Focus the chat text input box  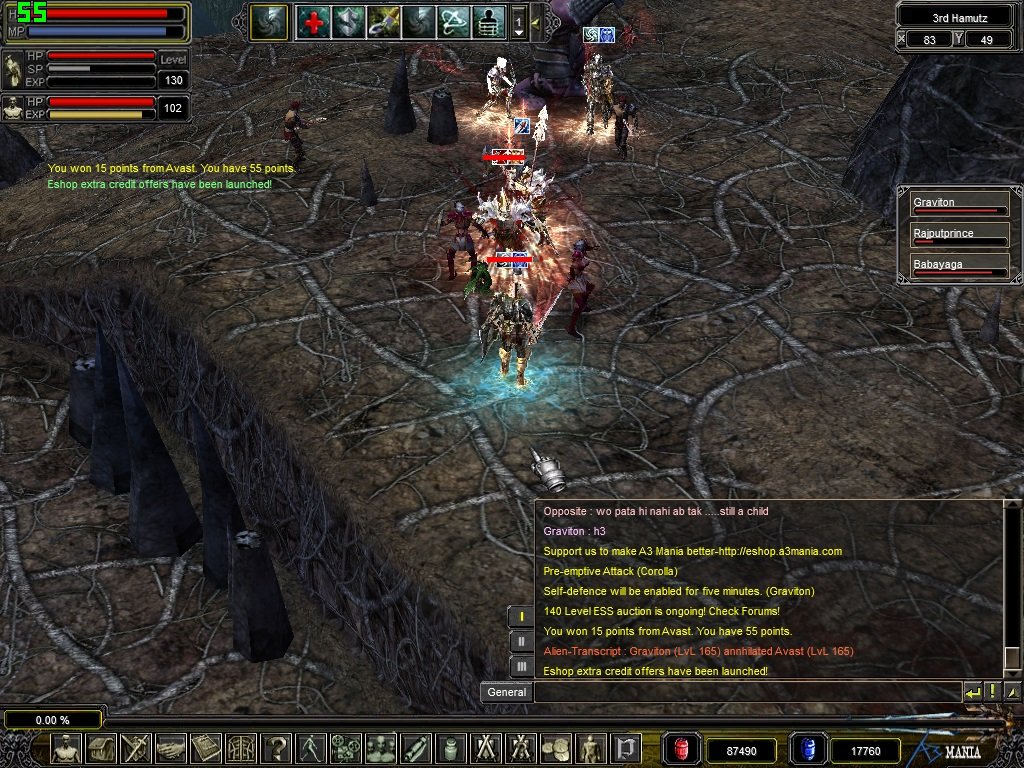tap(746, 692)
